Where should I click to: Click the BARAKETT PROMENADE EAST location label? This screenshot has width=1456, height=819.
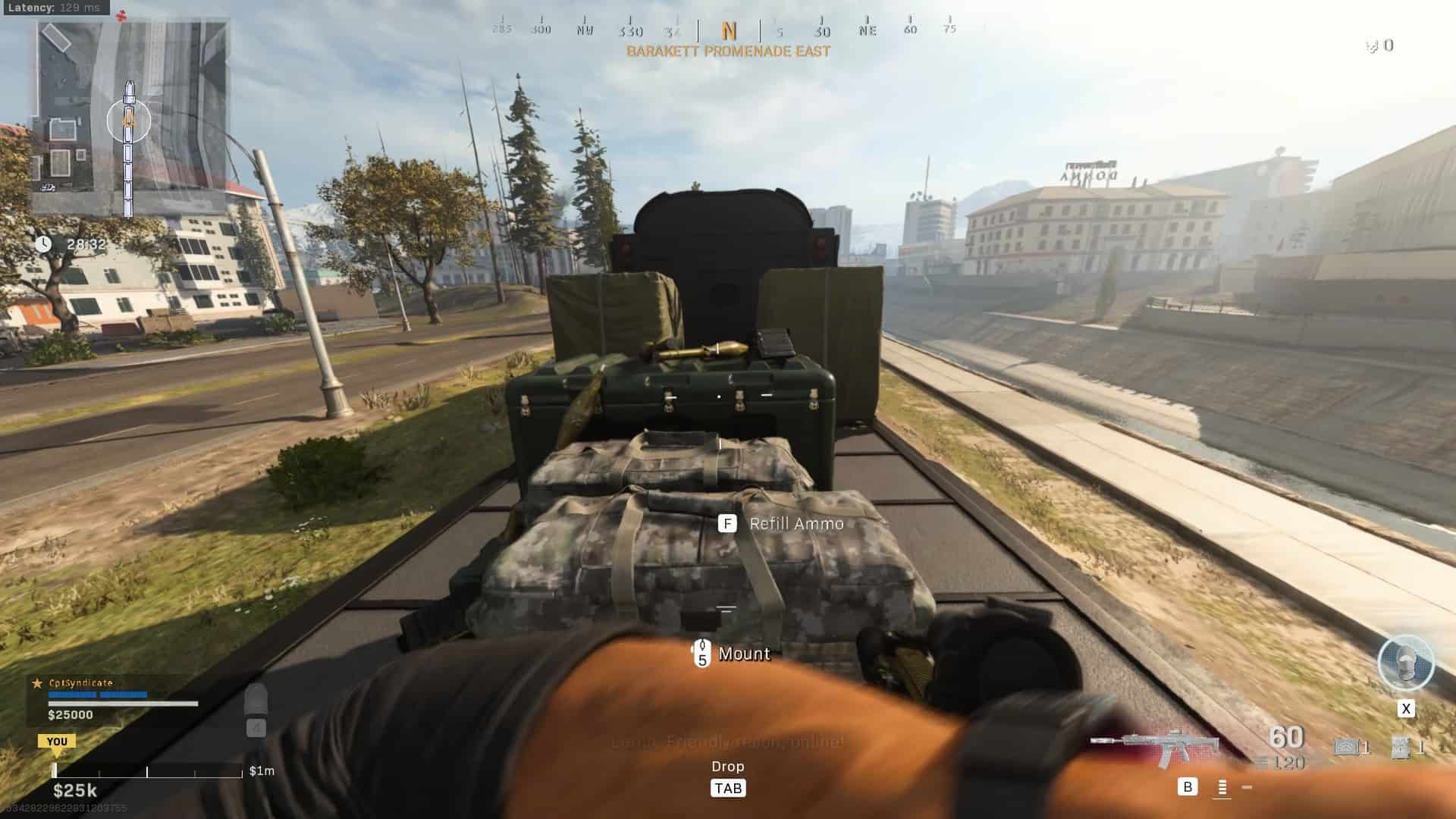coord(728,52)
